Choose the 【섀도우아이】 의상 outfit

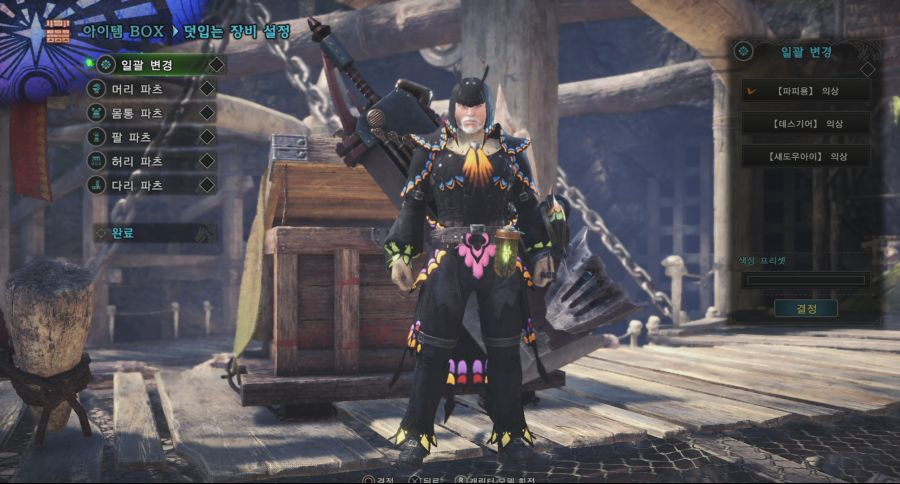pos(805,156)
